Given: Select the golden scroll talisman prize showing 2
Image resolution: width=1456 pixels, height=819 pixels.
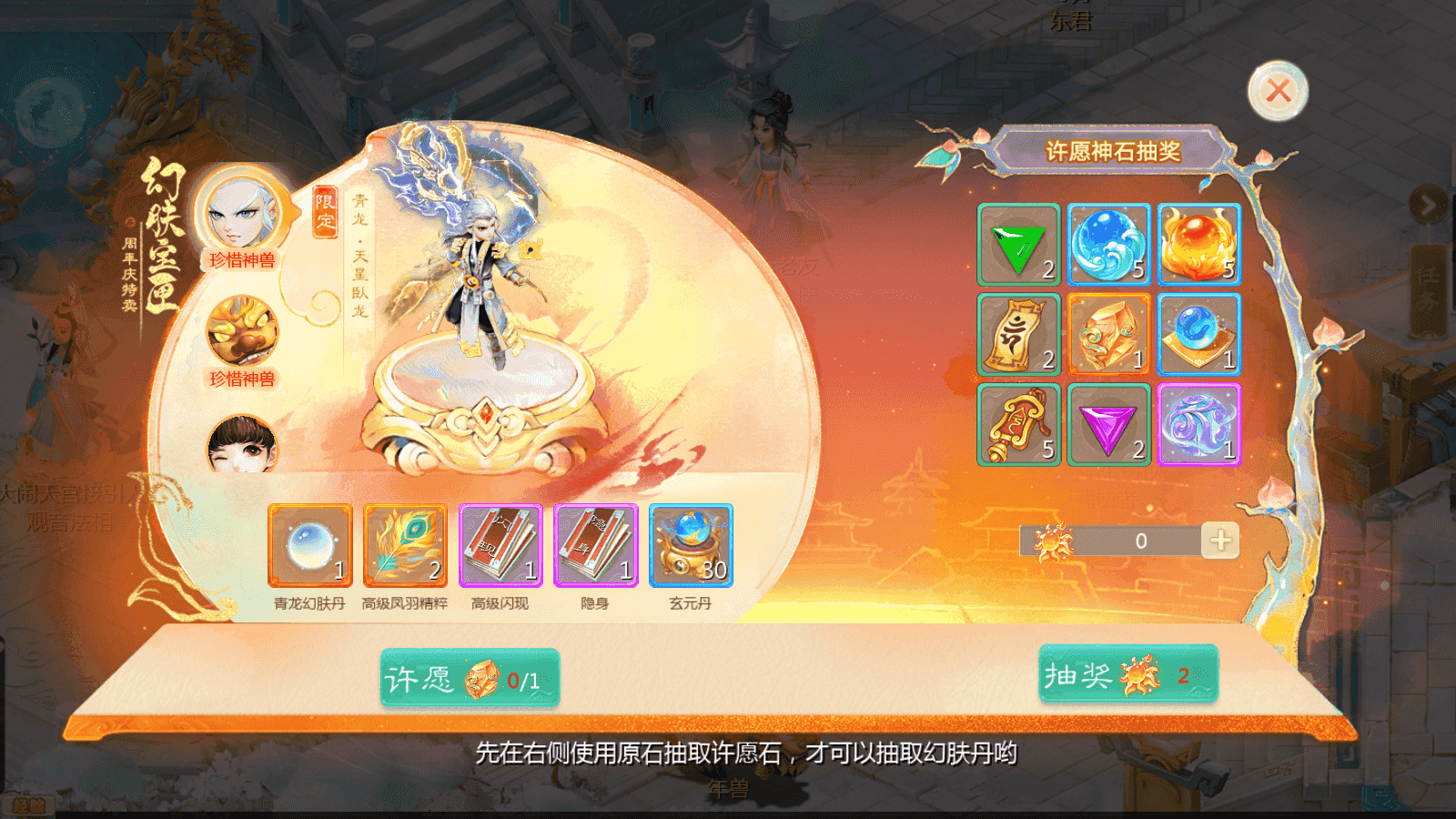Looking at the screenshot, I should [x=1018, y=336].
